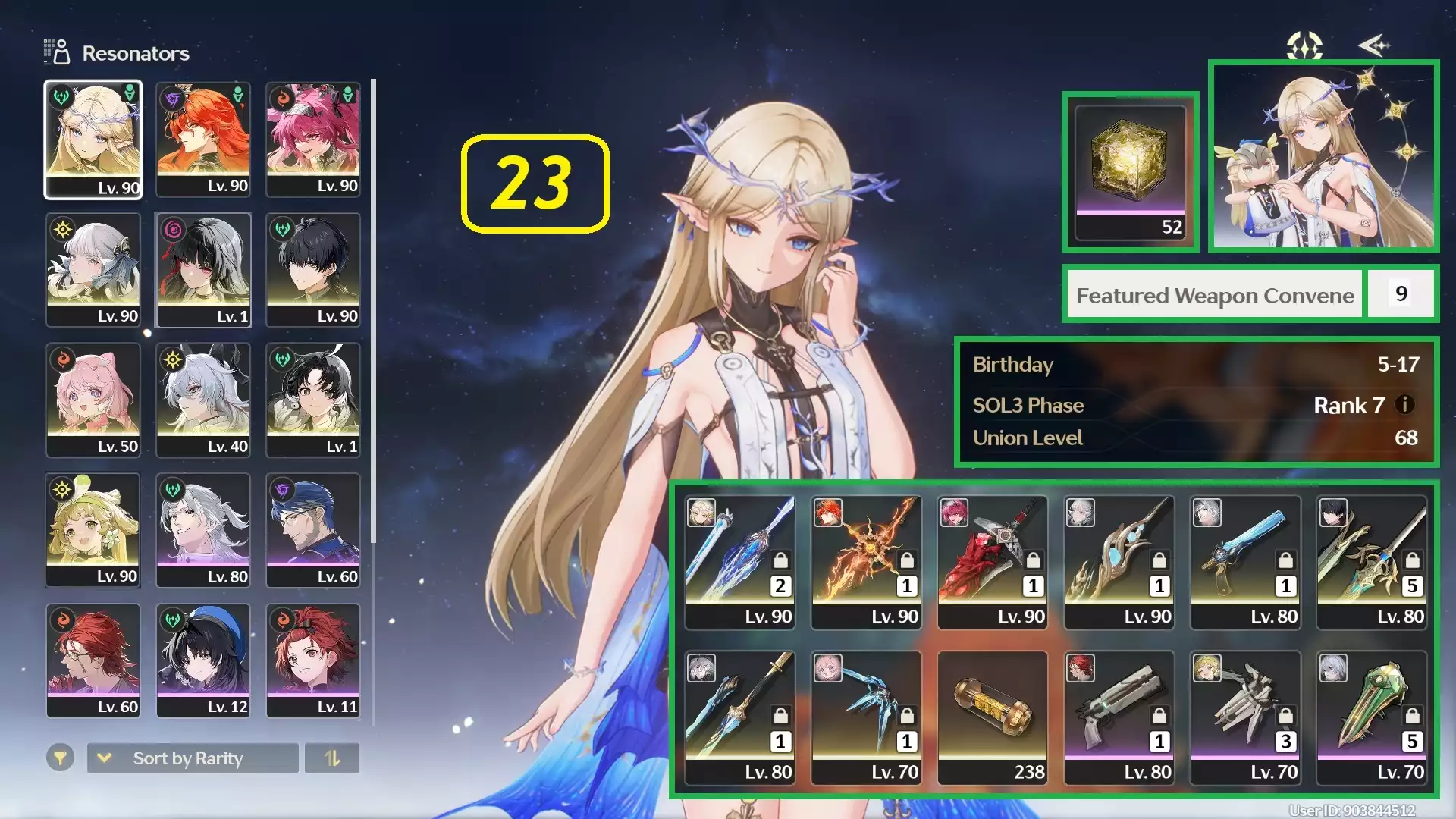This screenshot has height=819, width=1456.
Task: Select the blonde elf resonator portrait
Action: 93,140
